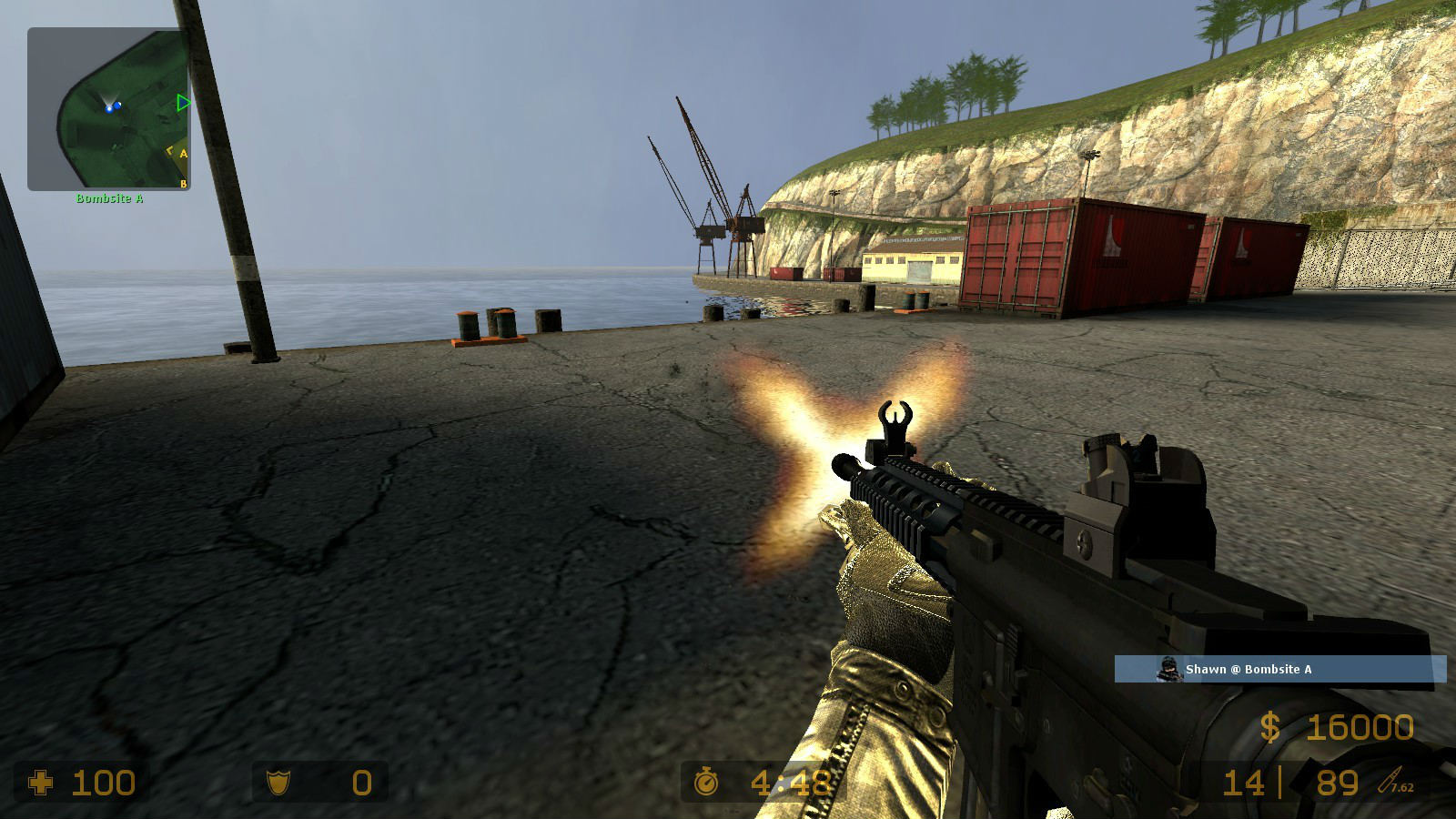
Task: Click the green player arrow on the radar
Action: pyautogui.click(x=183, y=102)
